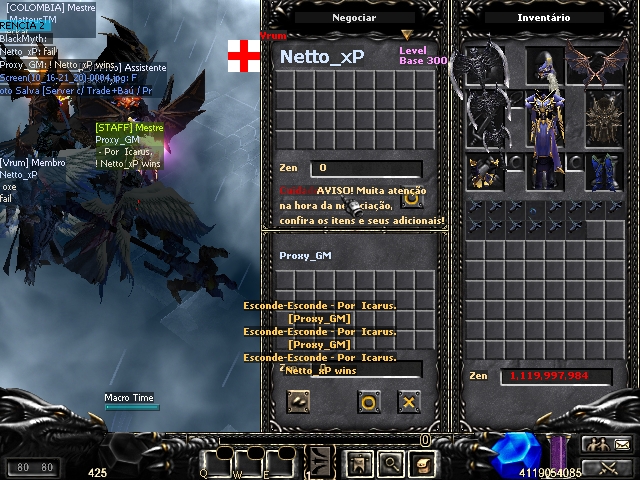Select the equipped gloves slot

[483, 171]
